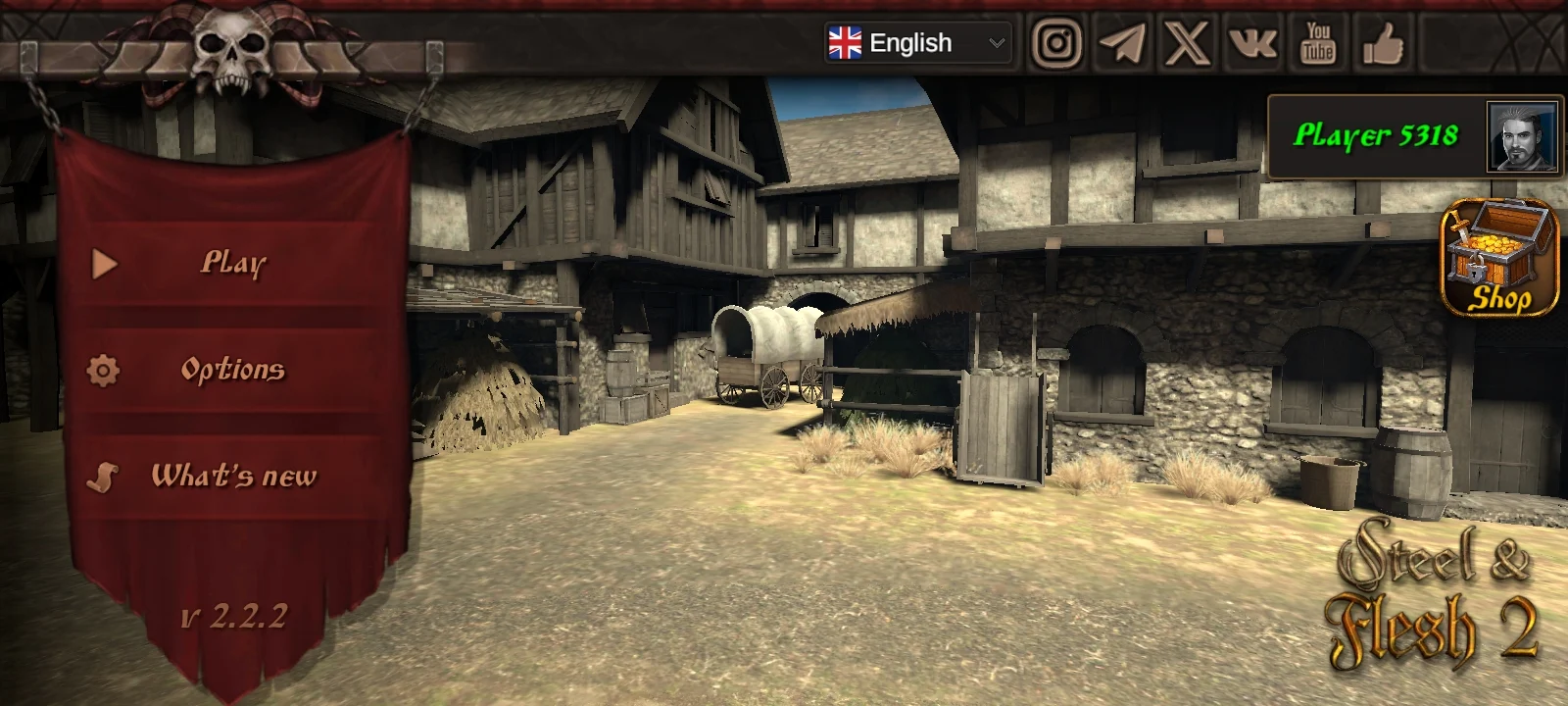Viewport: 1568px width, 706px height.
Task: Open the Options menu entry
Action: pos(233,371)
